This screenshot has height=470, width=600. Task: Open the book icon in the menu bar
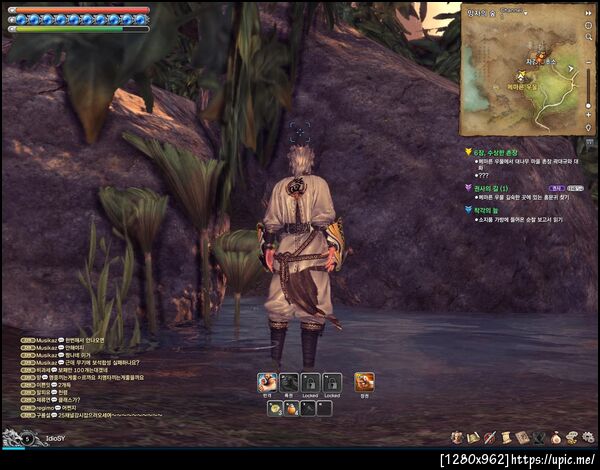(523, 438)
